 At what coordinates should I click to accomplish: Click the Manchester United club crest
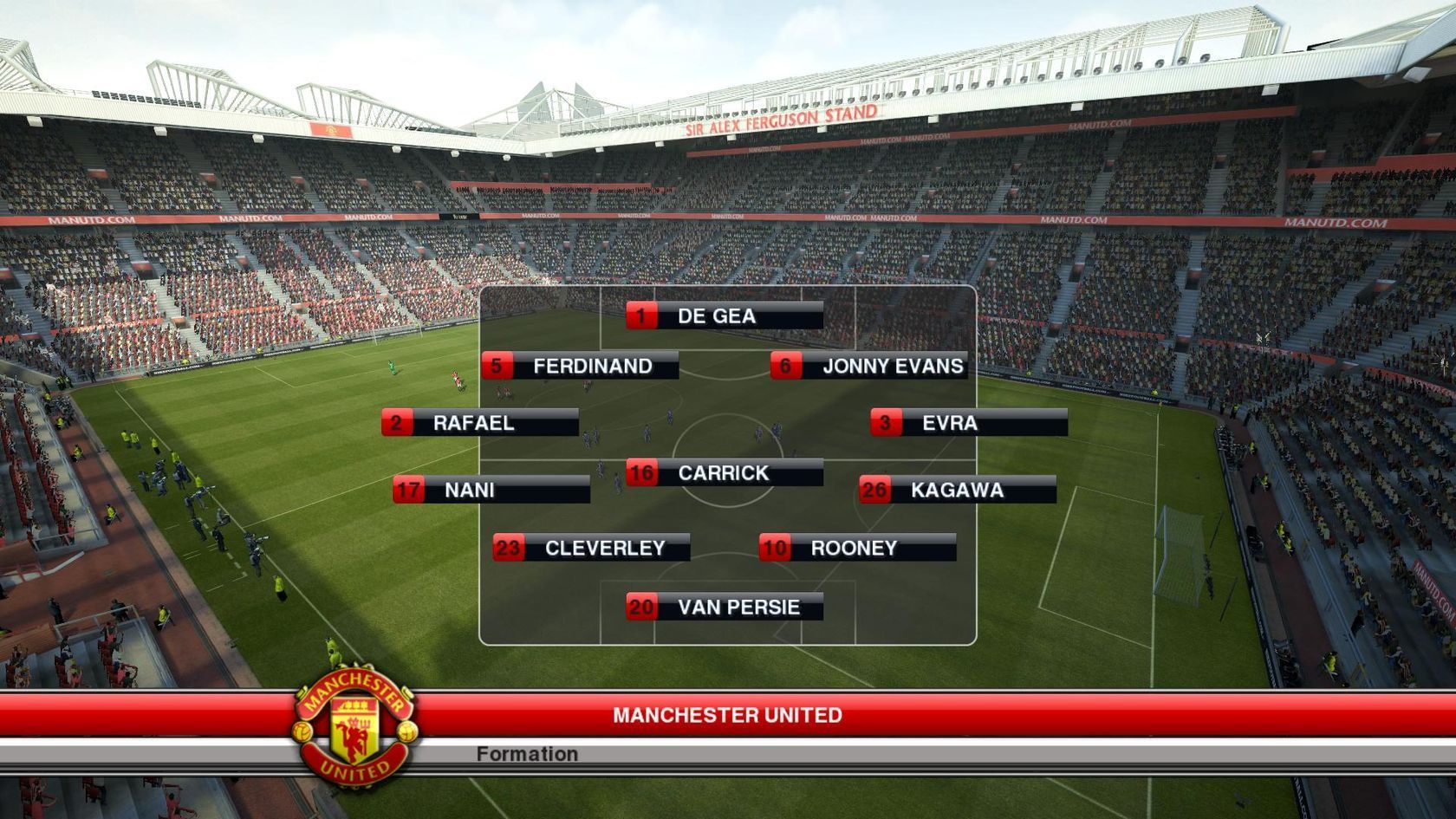pyautogui.click(x=355, y=726)
